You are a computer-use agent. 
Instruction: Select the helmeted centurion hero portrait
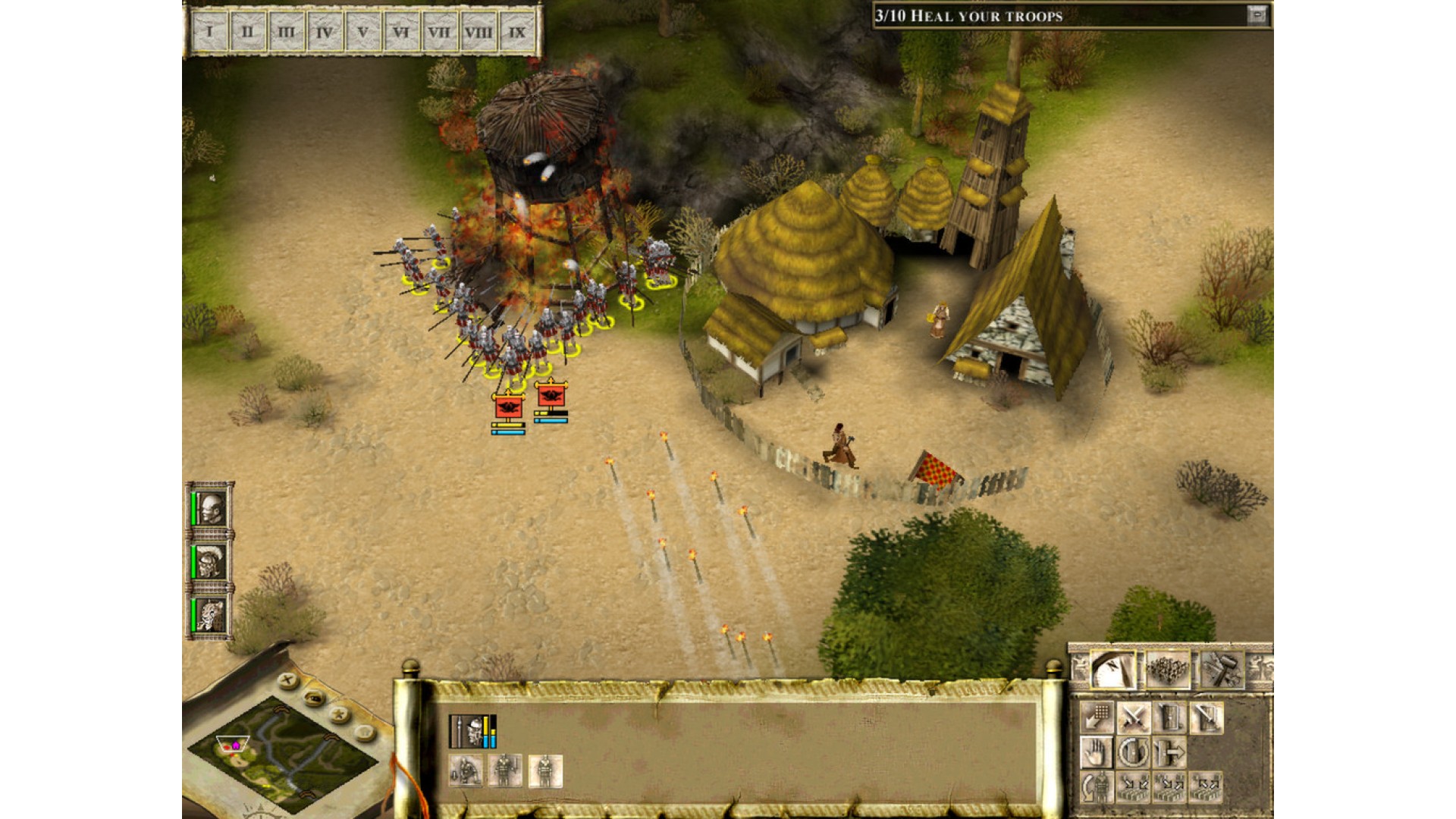click(x=209, y=562)
